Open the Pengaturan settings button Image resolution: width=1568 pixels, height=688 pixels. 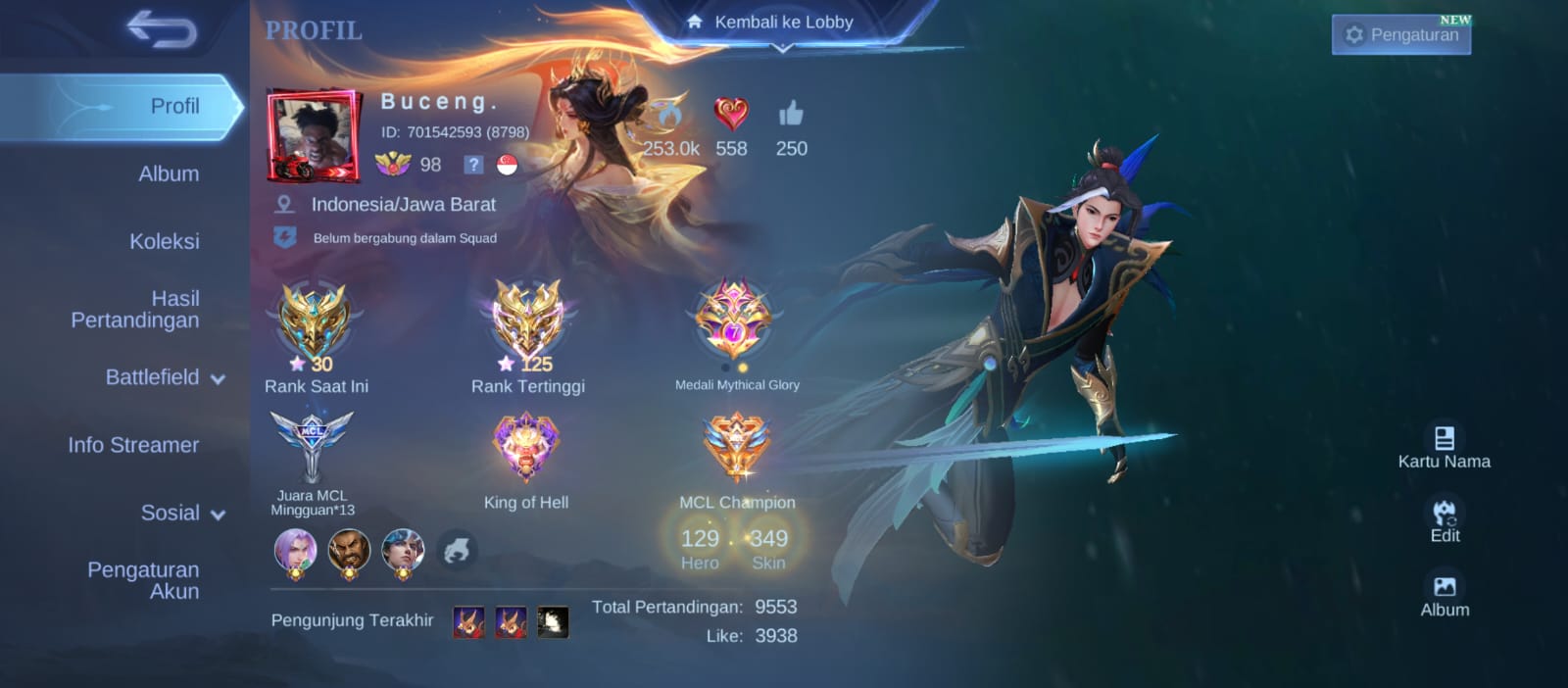pyautogui.click(x=1401, y=35)
